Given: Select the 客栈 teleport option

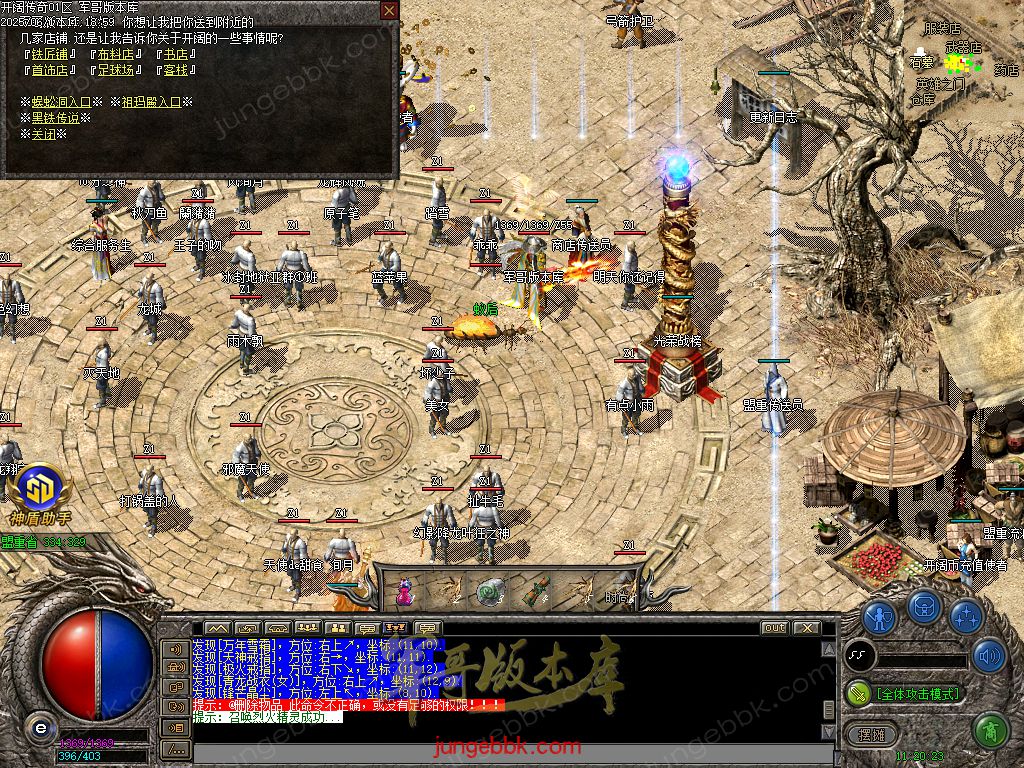Looking at the screenshot, I should coord(175,70).
